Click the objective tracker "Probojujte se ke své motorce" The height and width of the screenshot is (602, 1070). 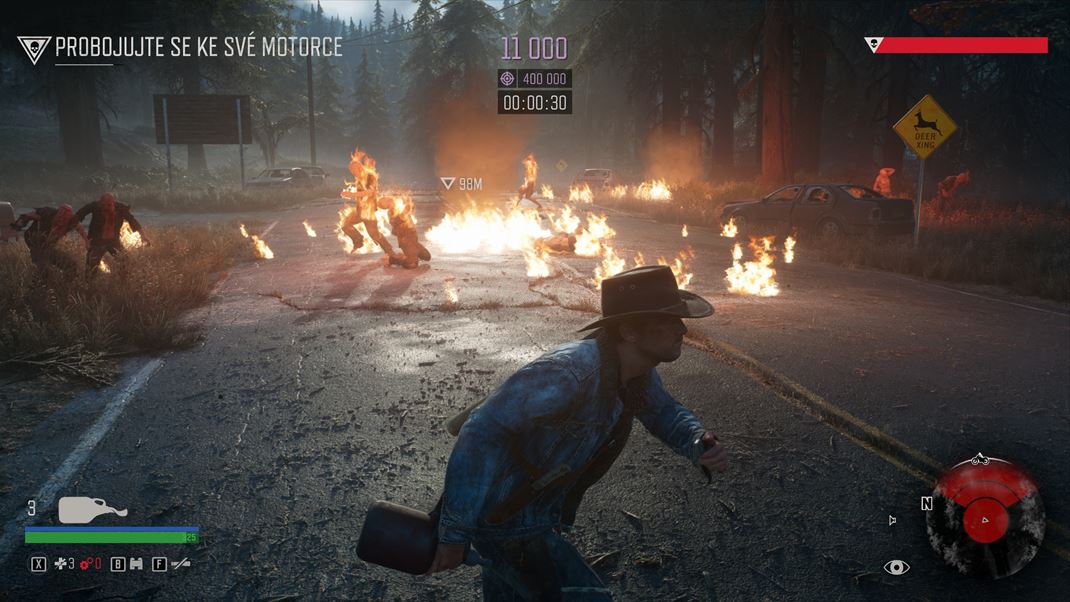point(198,47)
